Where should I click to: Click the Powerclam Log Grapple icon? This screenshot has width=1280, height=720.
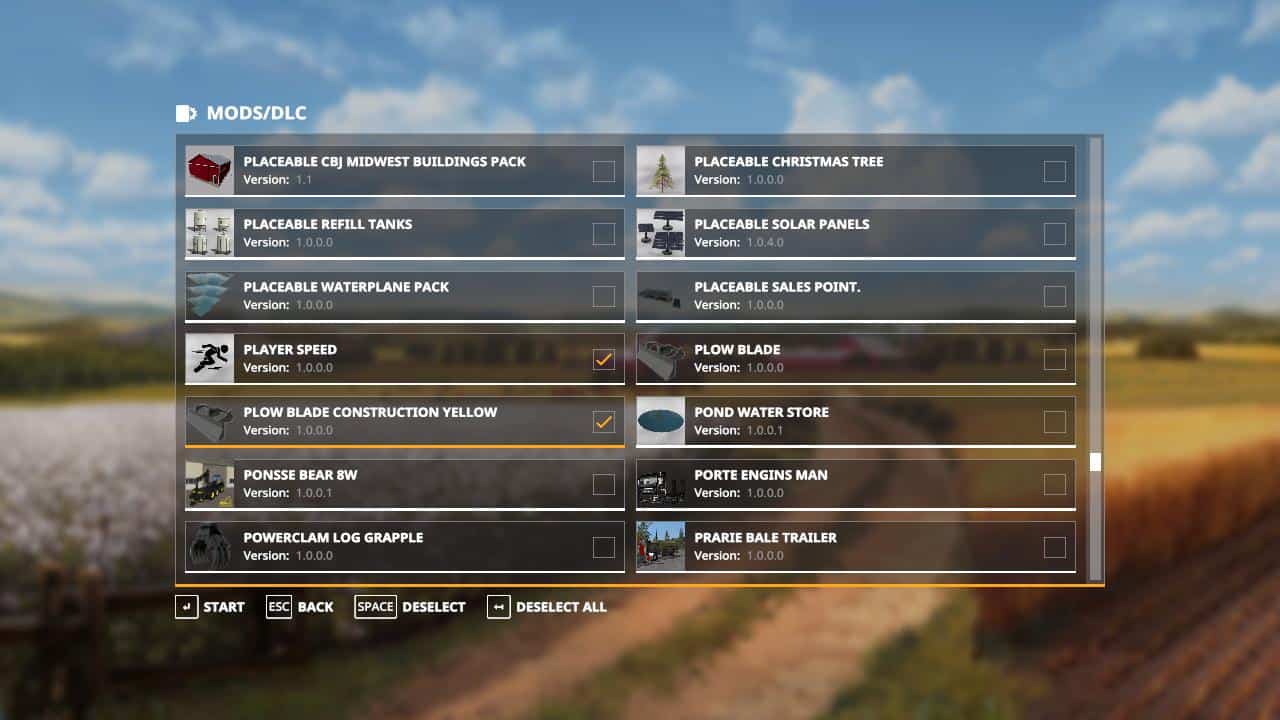[207, 546]
